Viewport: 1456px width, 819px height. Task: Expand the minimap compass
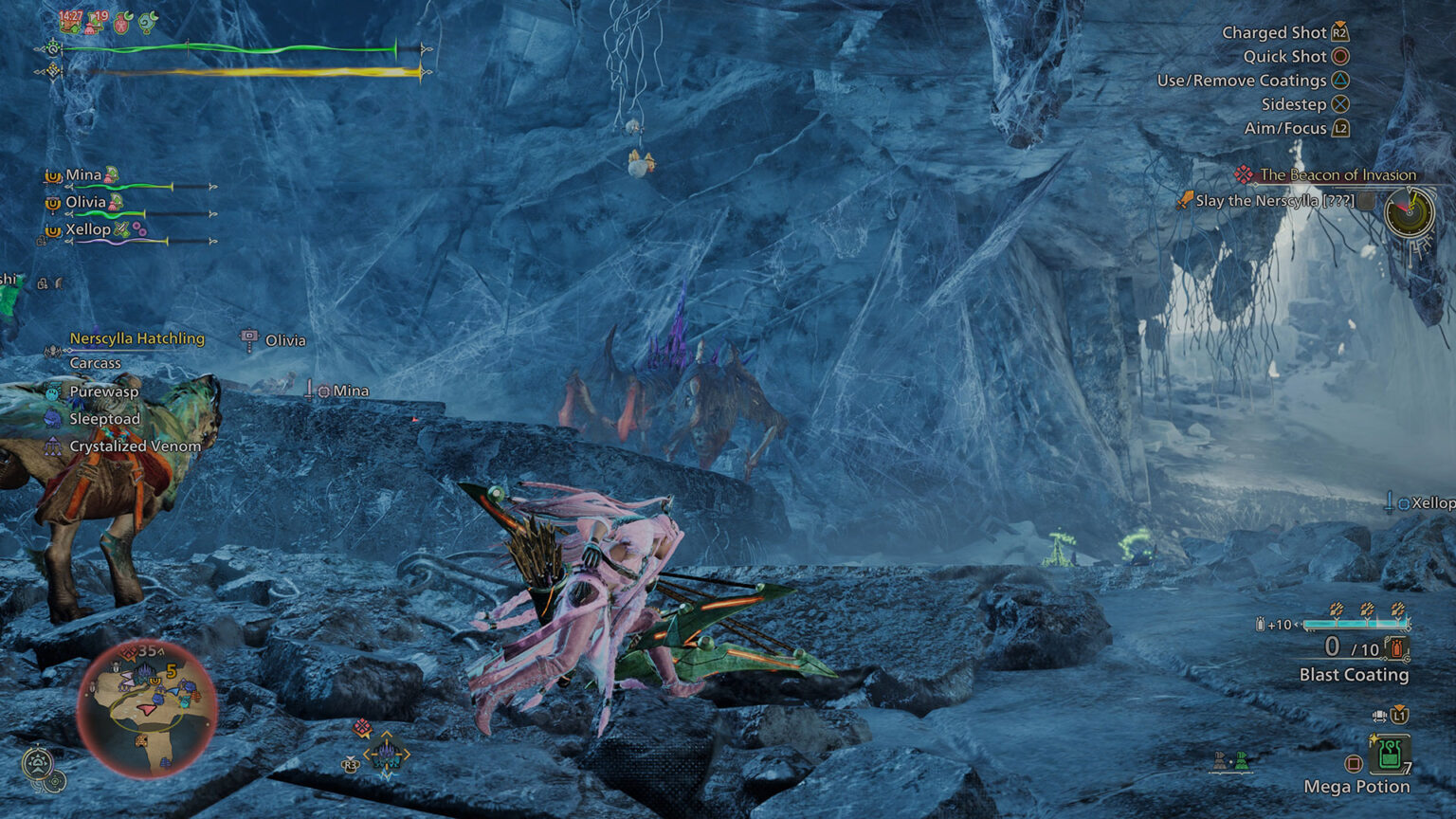pyautogui.click(x=40, y=760)
